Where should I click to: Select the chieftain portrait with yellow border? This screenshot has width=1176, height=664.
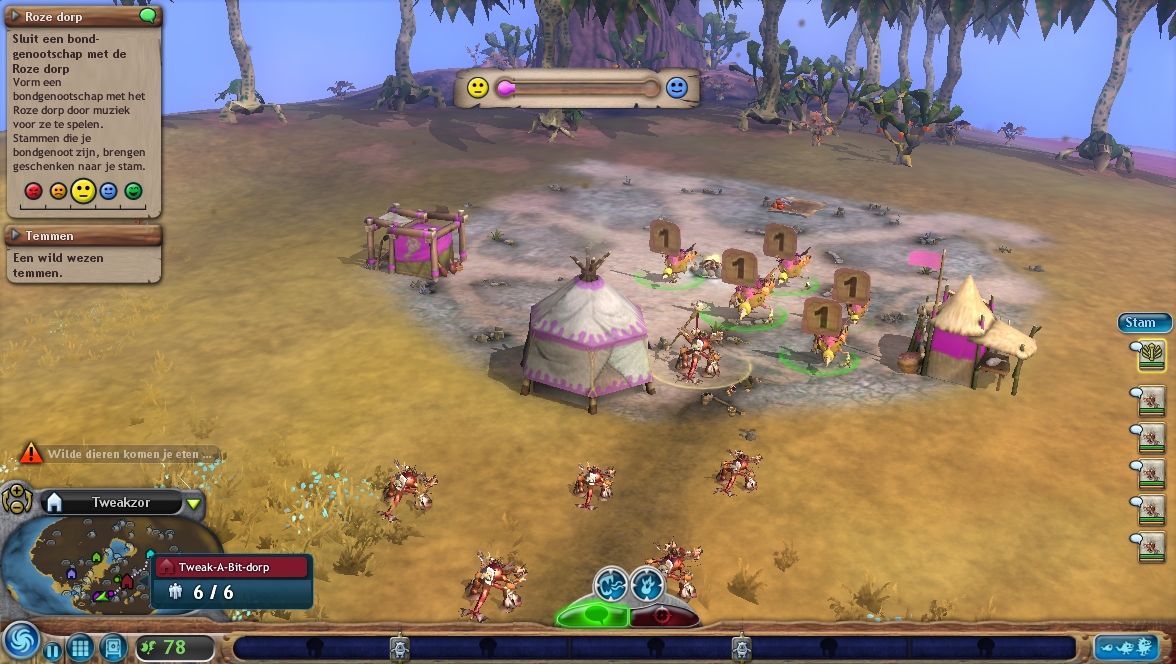pyautogui.click(x=1152, y=355)
